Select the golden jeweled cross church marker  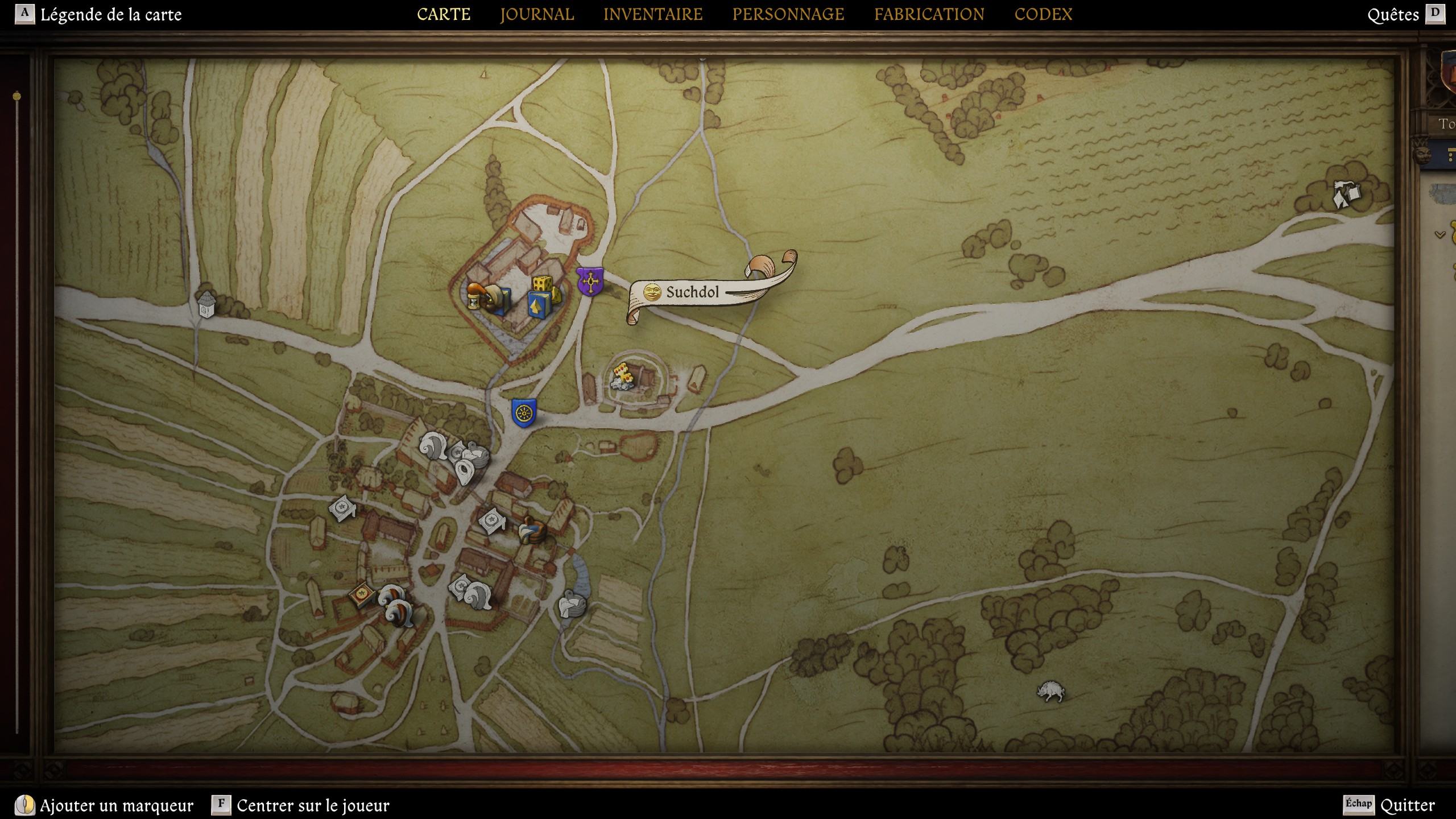pyautogui.click(x=623, y=375)
